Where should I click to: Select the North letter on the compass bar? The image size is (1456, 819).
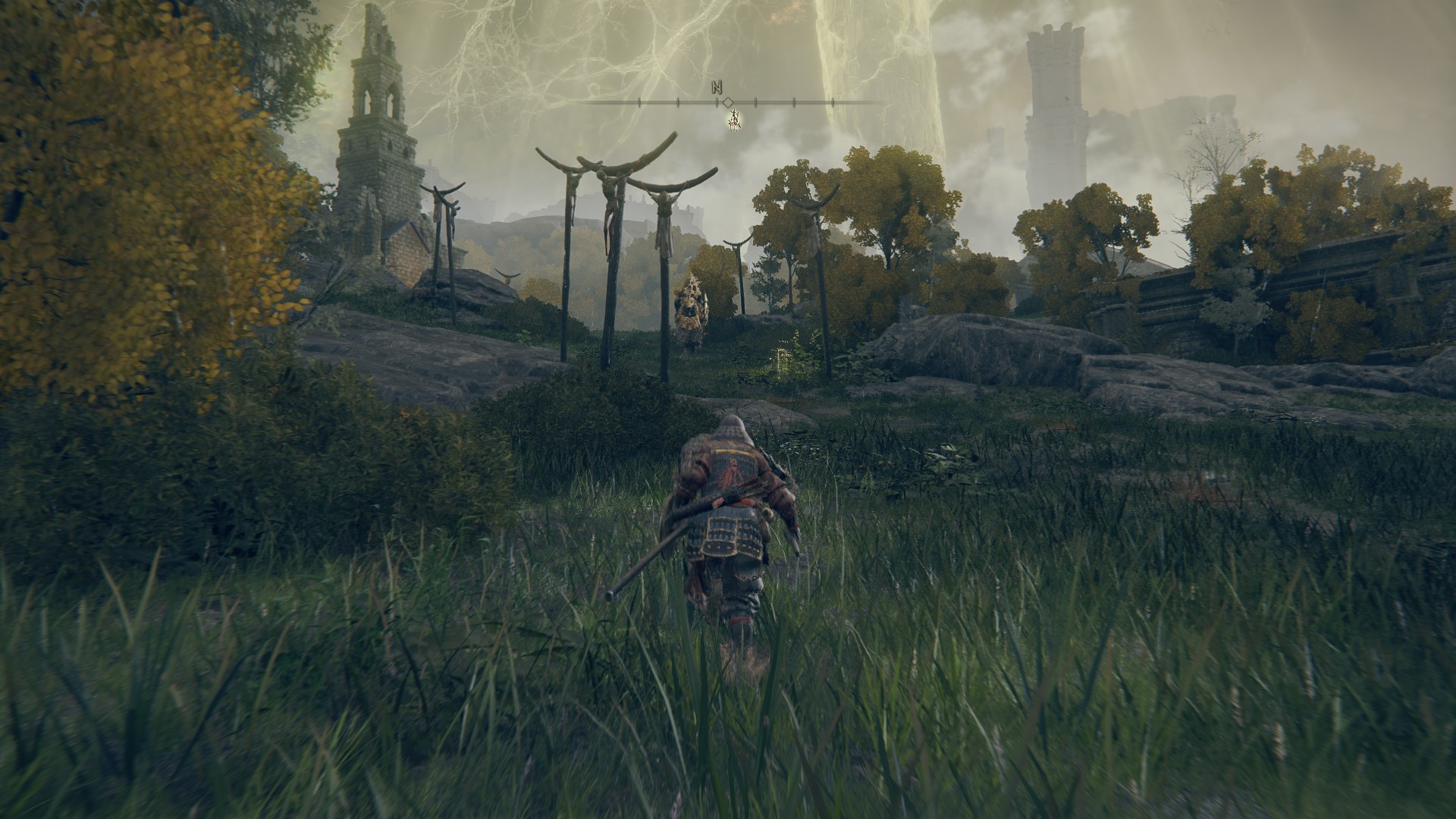click(717, 87)
